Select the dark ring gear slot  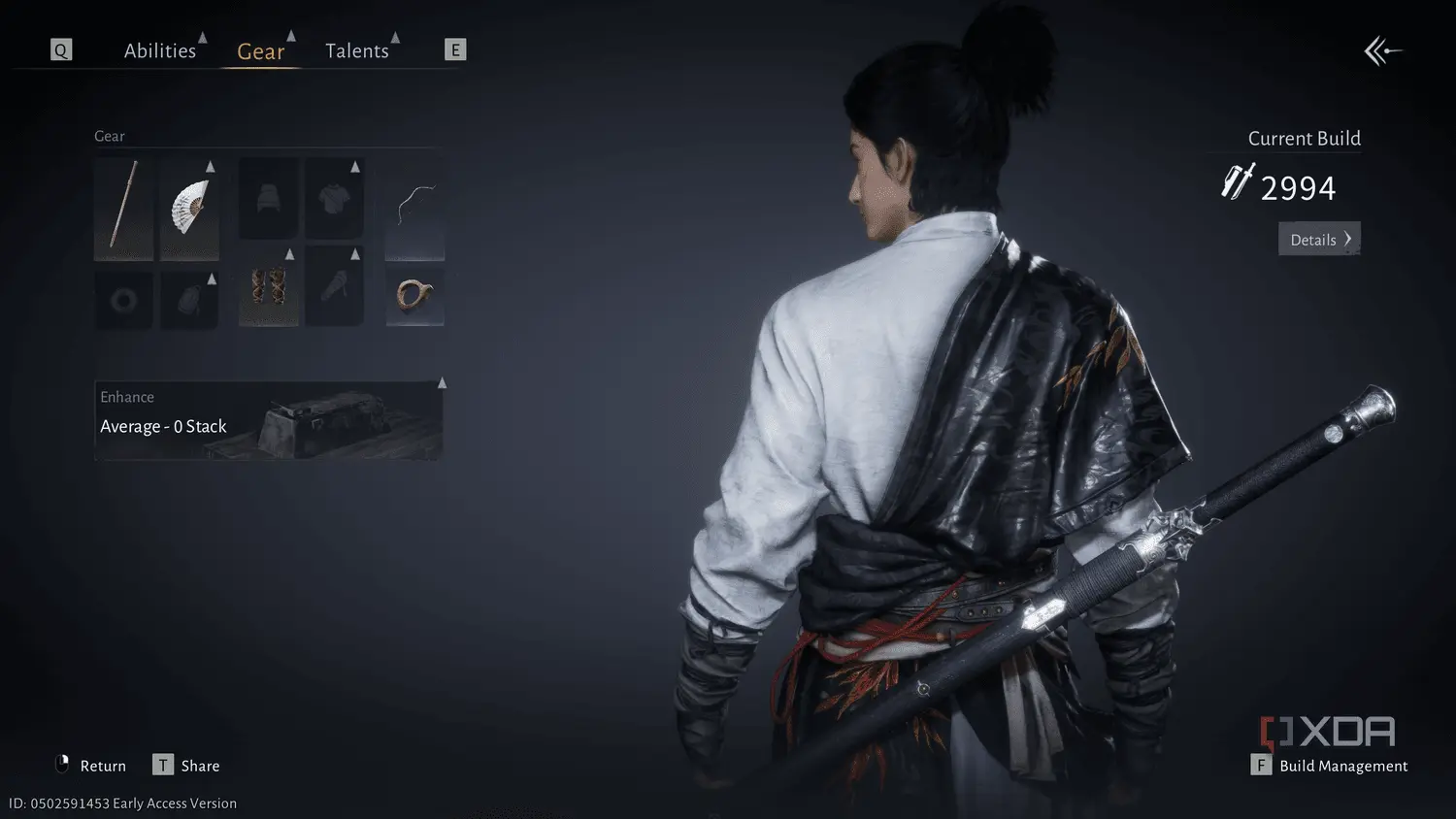coord(124,297)
